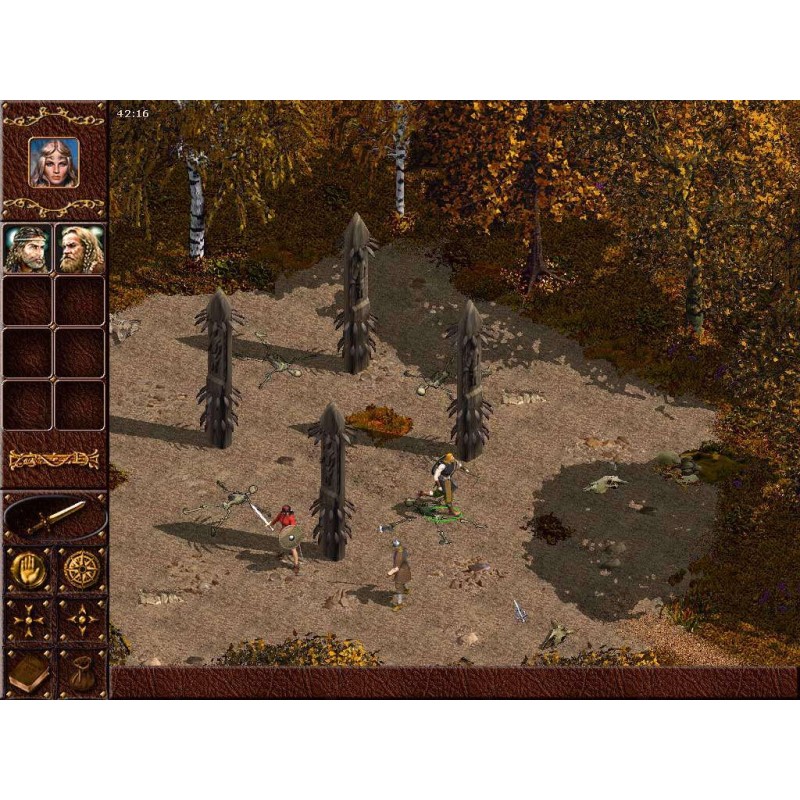Activate the golden hand icon
Image resolution: width=800 pixels, height=800 pixels.
[28, 569]
